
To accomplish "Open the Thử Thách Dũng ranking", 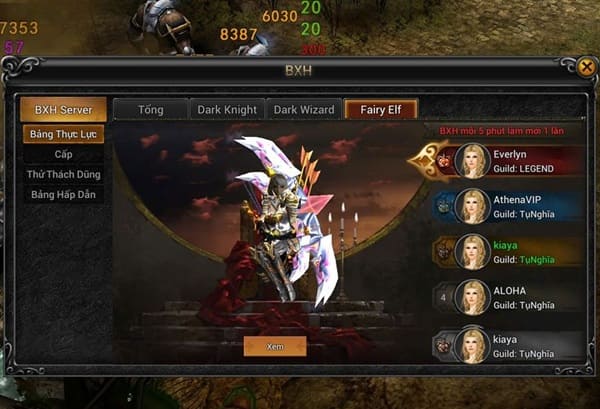I will click(x=63, y=174).
